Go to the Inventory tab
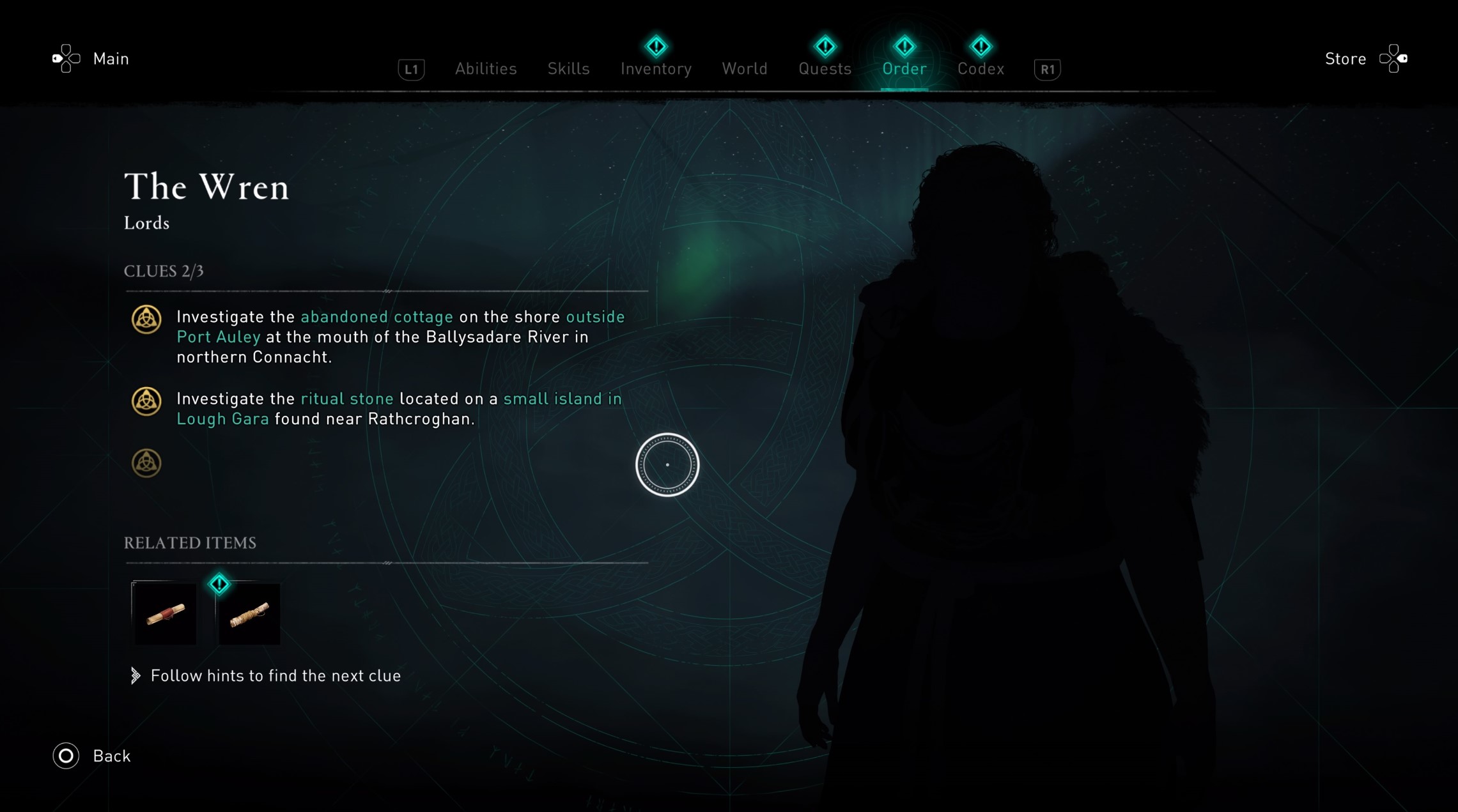Image resolution: width=1458 pixels, height=812 pixels. [x=656, y=68]
